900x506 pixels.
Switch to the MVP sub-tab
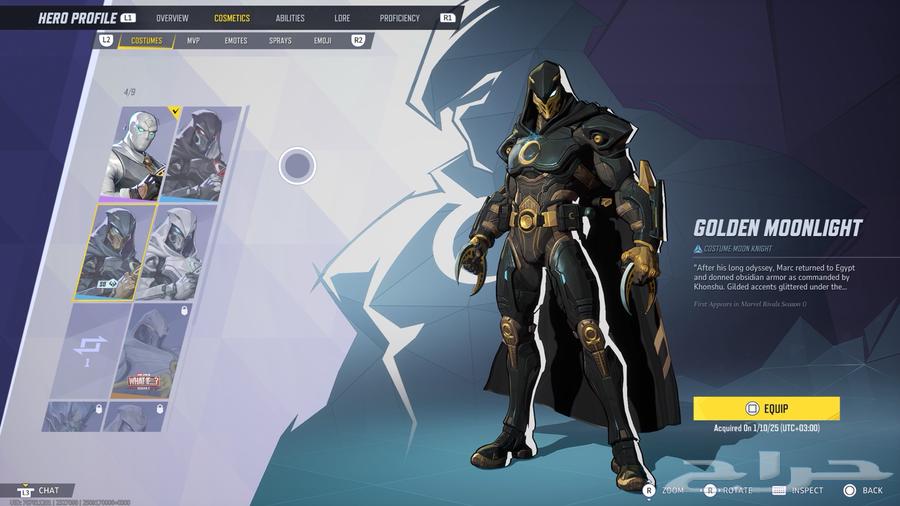point(194,41)
